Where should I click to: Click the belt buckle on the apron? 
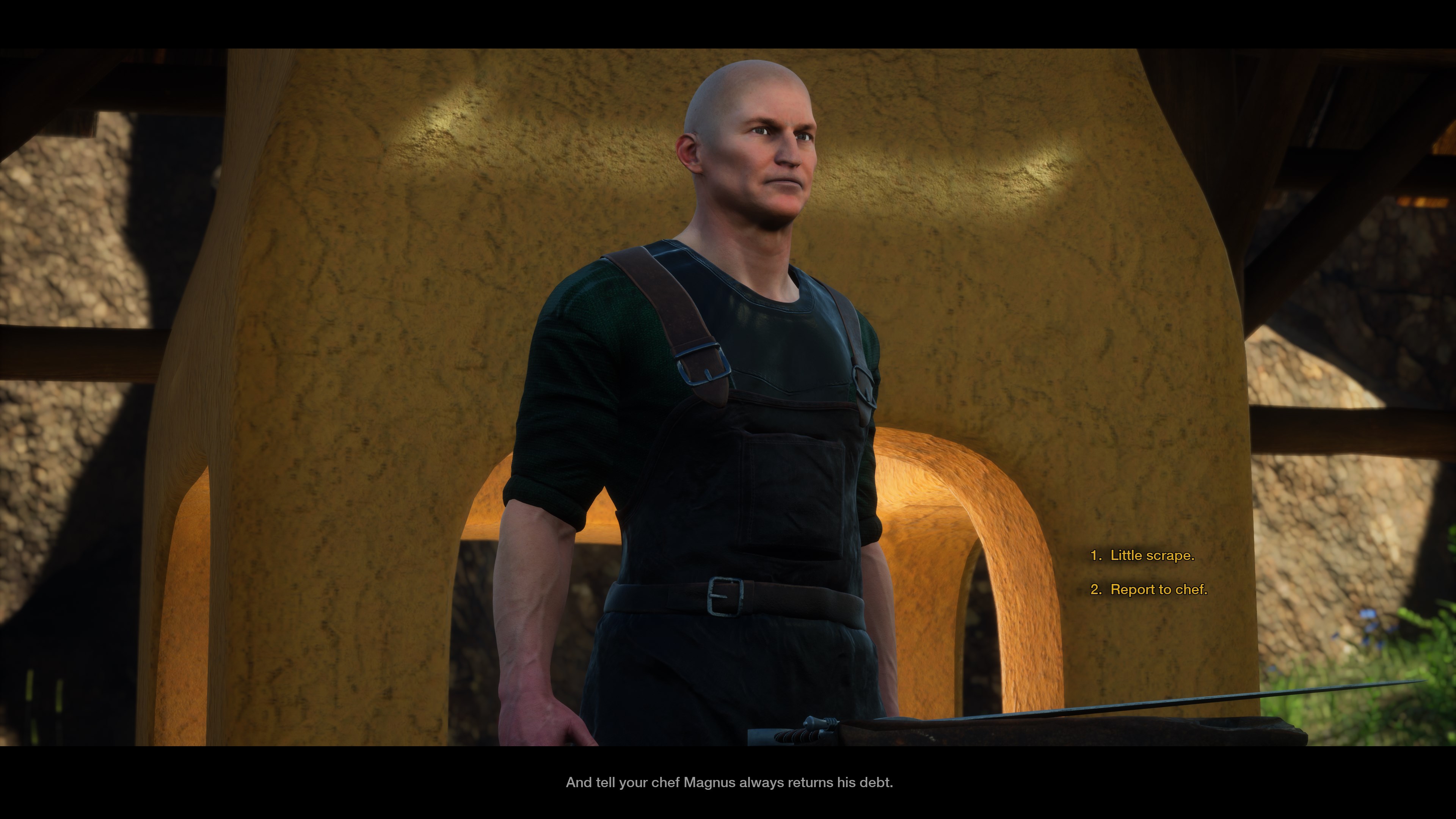(x=726, y=597)
